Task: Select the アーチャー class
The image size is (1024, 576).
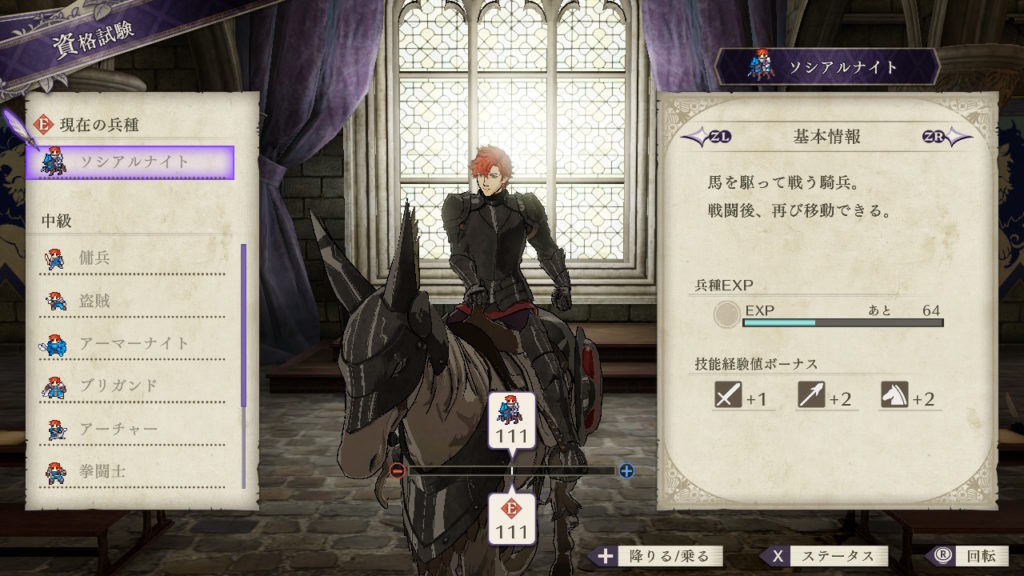Action: coord(135,428)
